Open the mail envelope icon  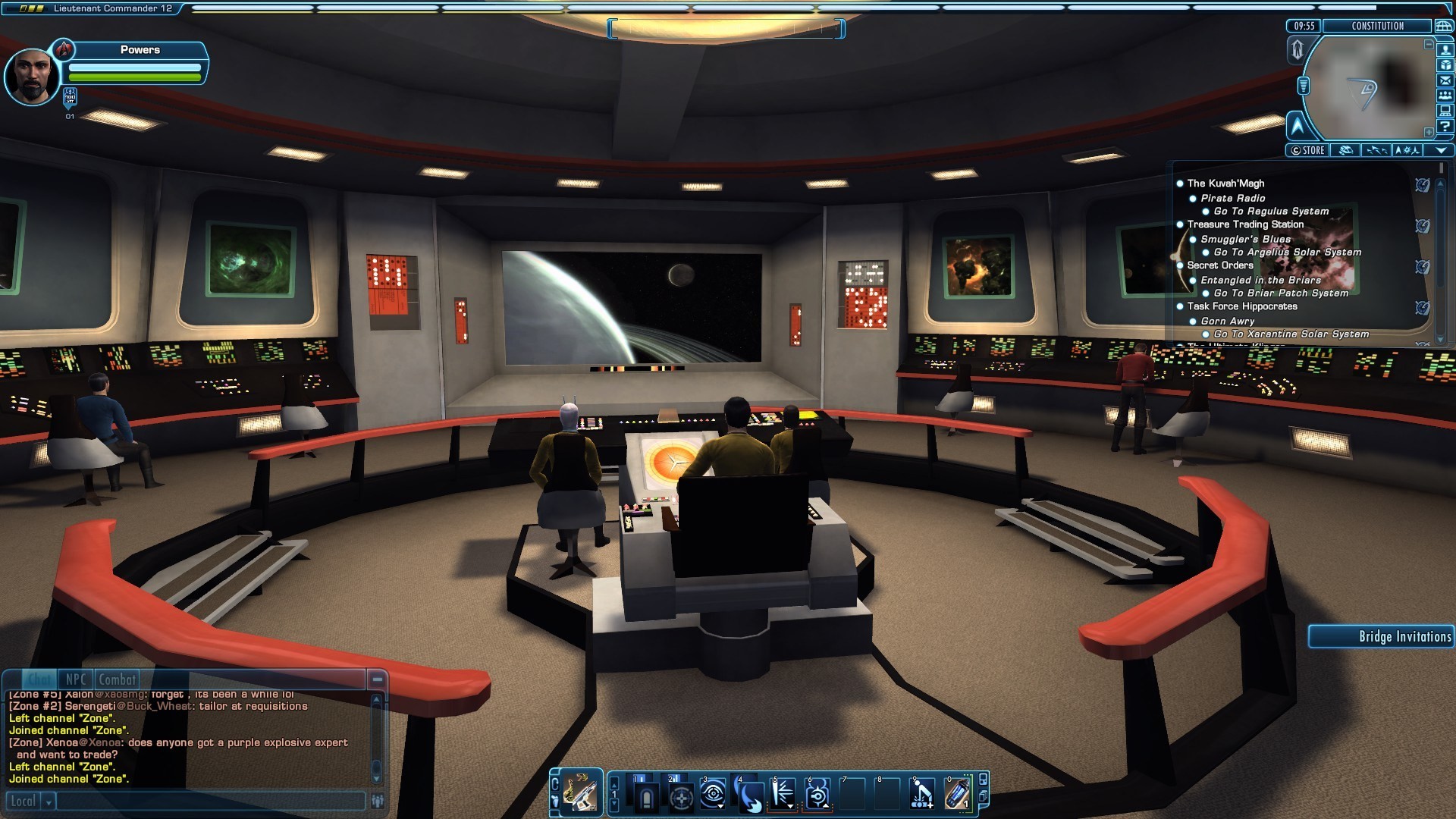point(1445,80)
